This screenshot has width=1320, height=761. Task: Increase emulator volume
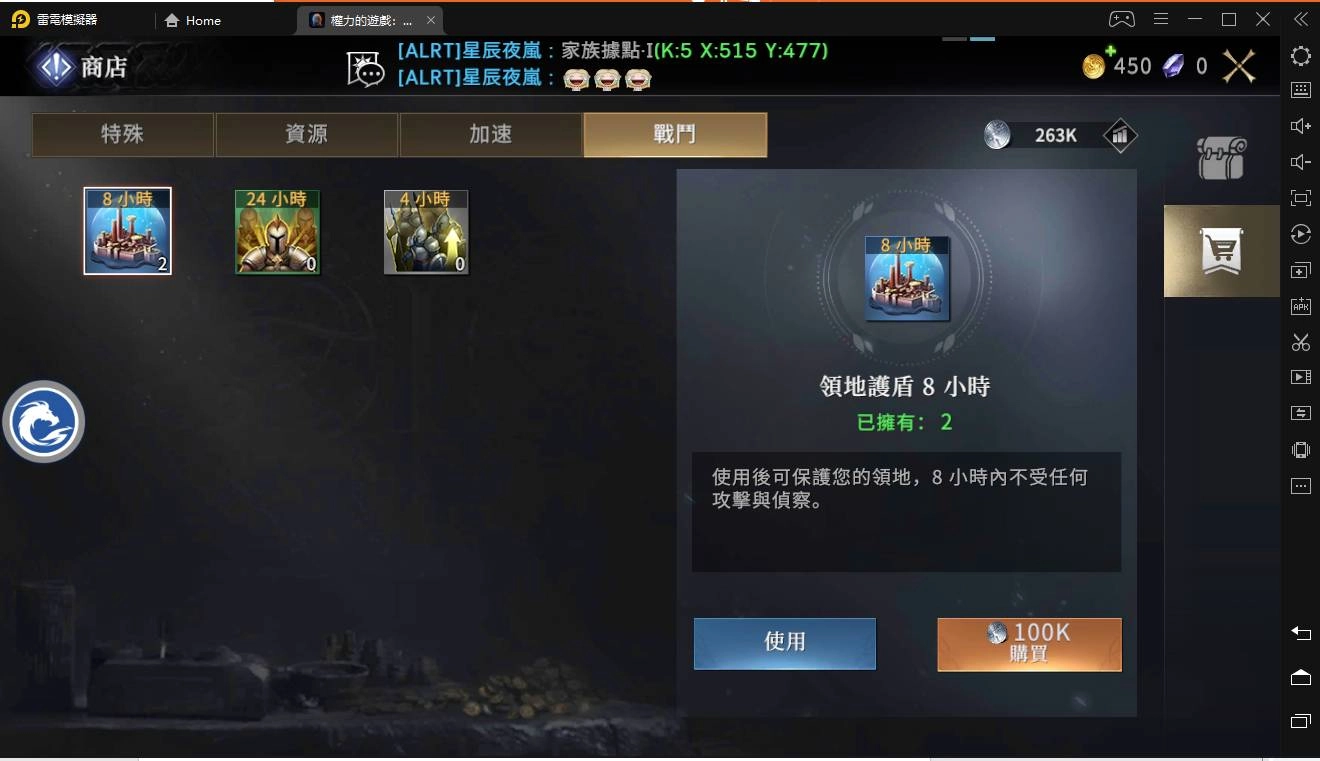(x=1300, y=125)
